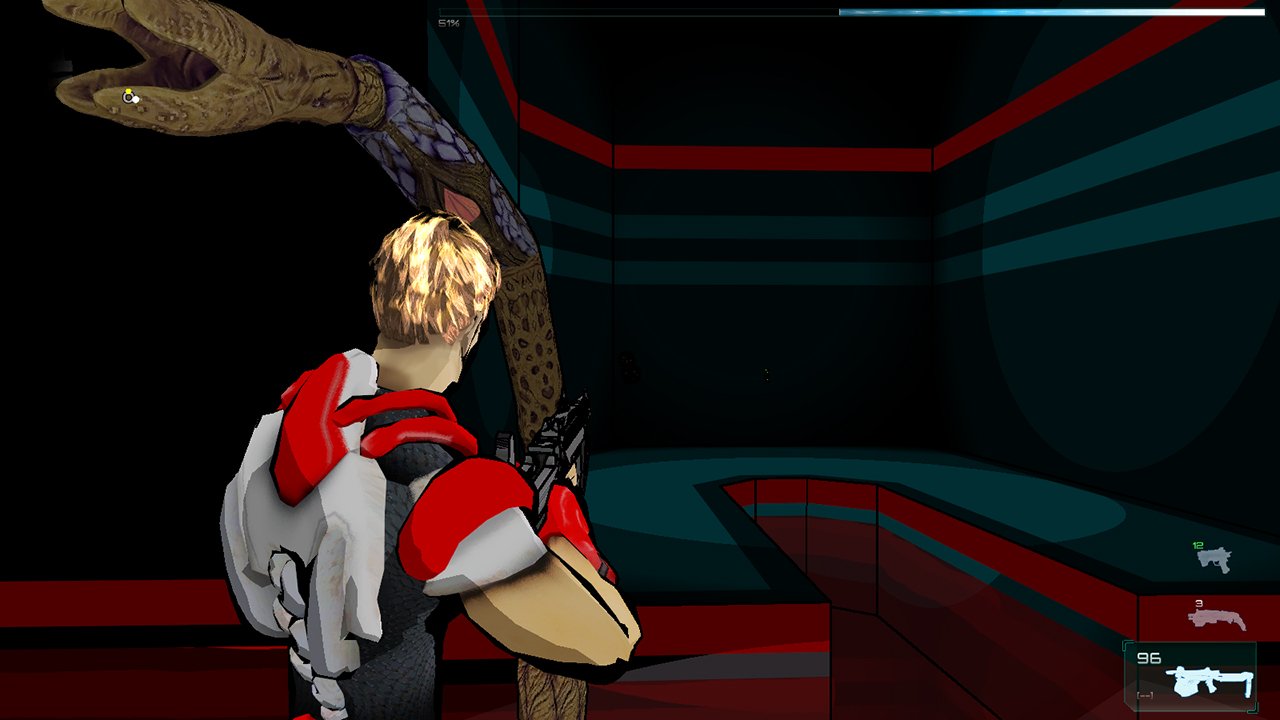Click the small fire-mode indicator below the 96
Image resolution: width=1280 pixels, height=720 pixels.
[1145, 695]
